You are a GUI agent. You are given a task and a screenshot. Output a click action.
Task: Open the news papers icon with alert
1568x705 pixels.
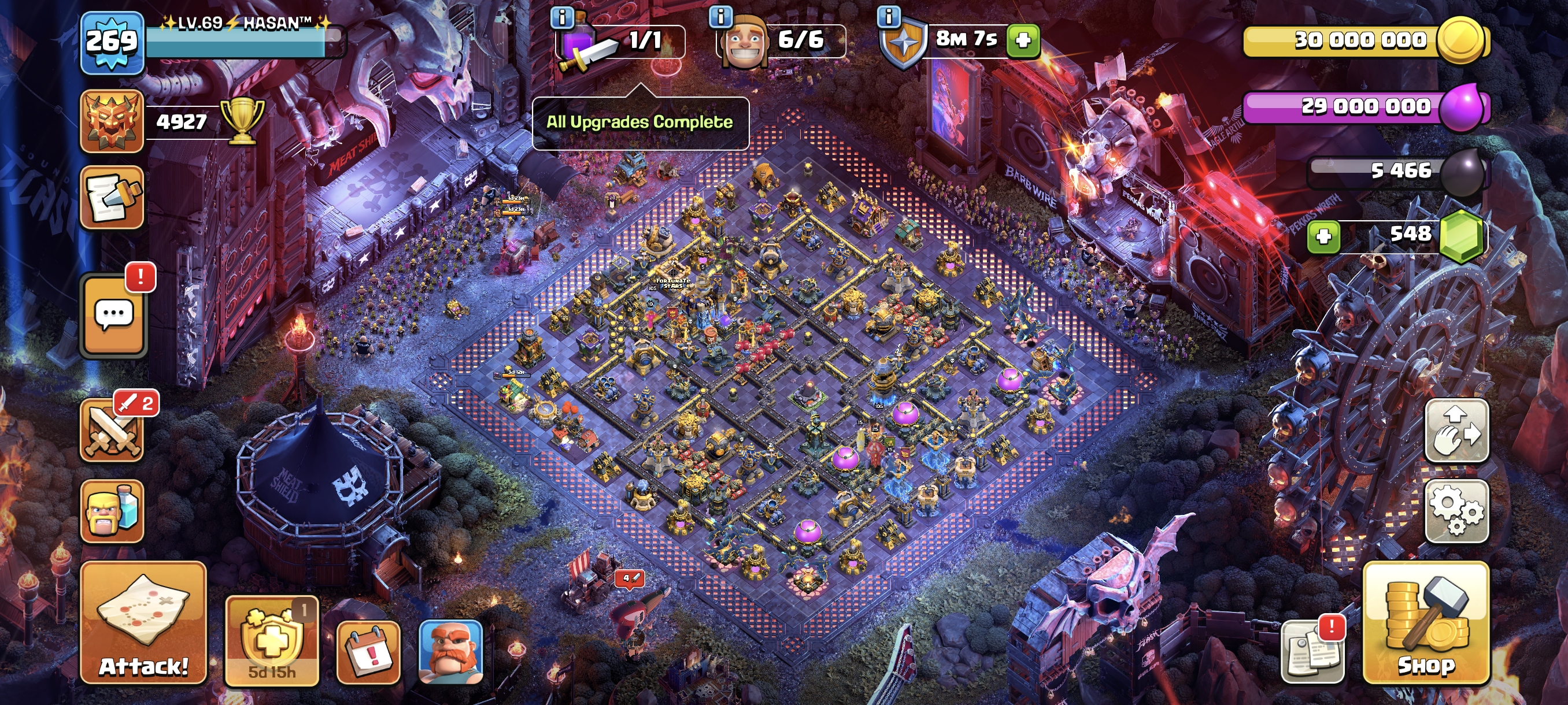[x=1312, y=652]
